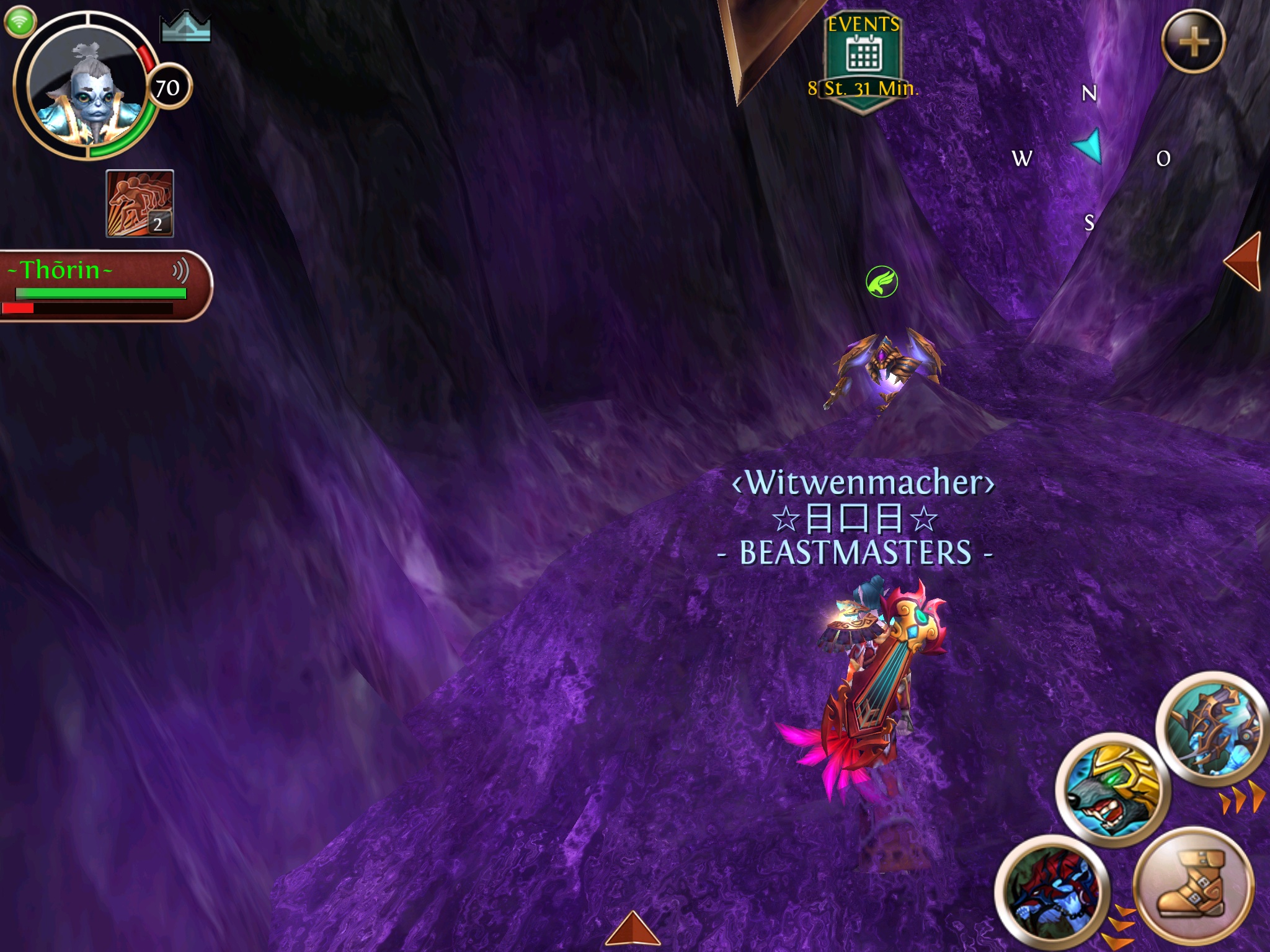Tap the green winged marker icon
Viewport: 1270px width, 952px height.
click(x=881, y=282)
